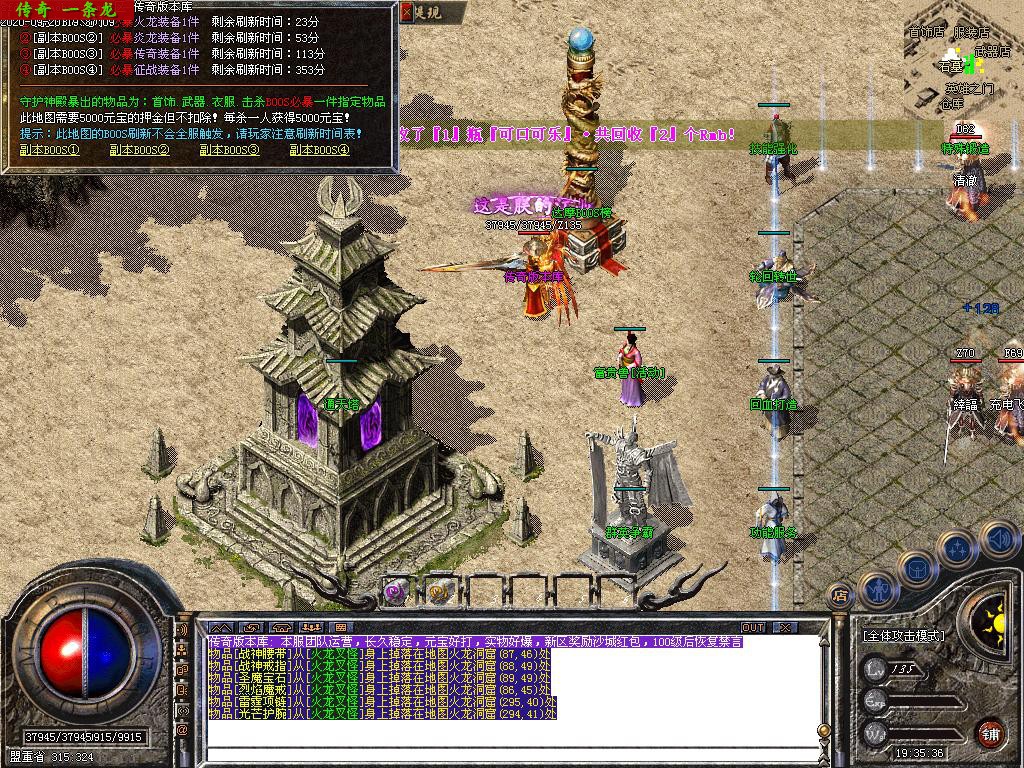Use the golden swirl scroll belt item
The image size is (1024, 768).
click(440, 591)
